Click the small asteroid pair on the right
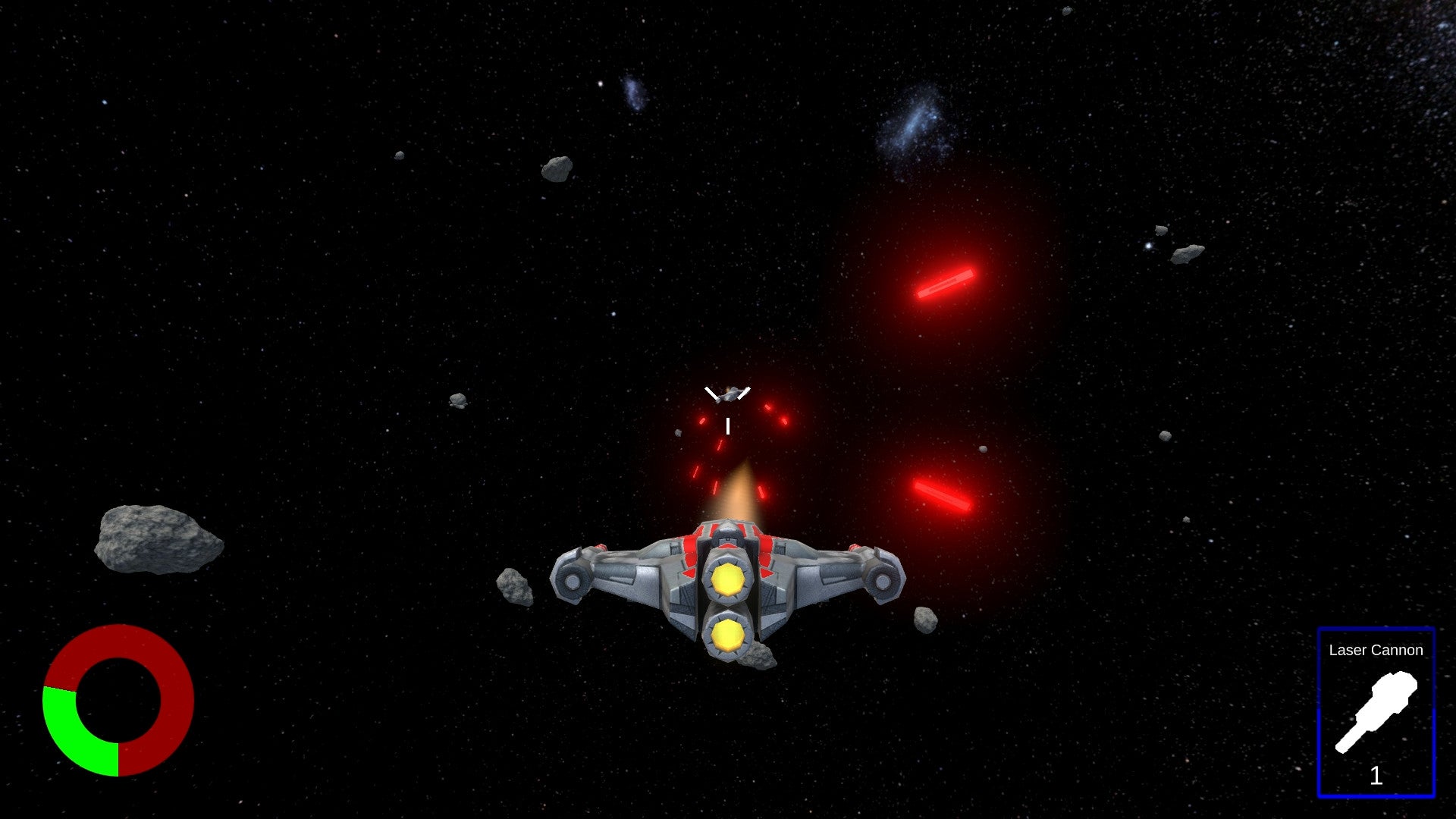The width and height of the screenshot is (1456, 819). pos(1175,243)
